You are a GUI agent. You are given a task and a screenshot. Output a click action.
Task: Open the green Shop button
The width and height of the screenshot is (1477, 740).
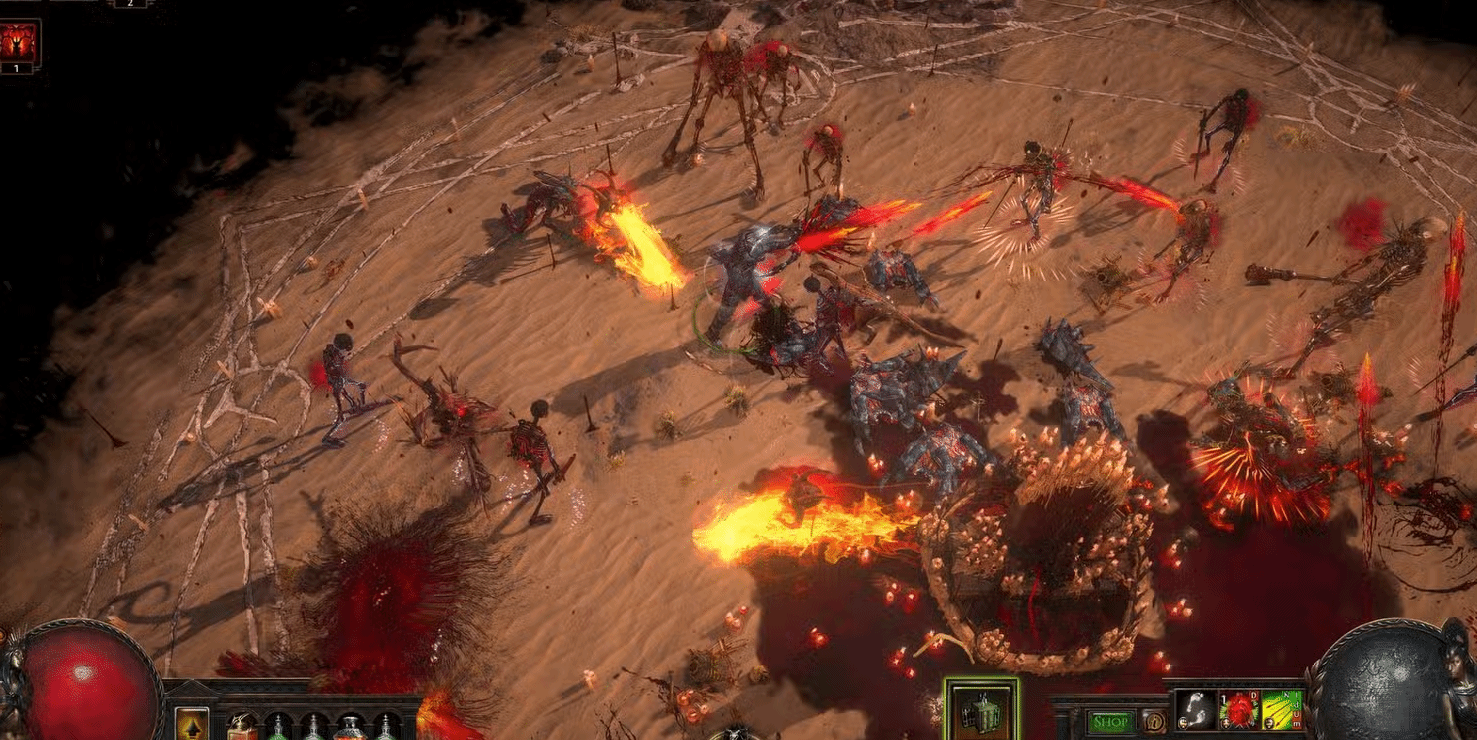[1111, 720]
